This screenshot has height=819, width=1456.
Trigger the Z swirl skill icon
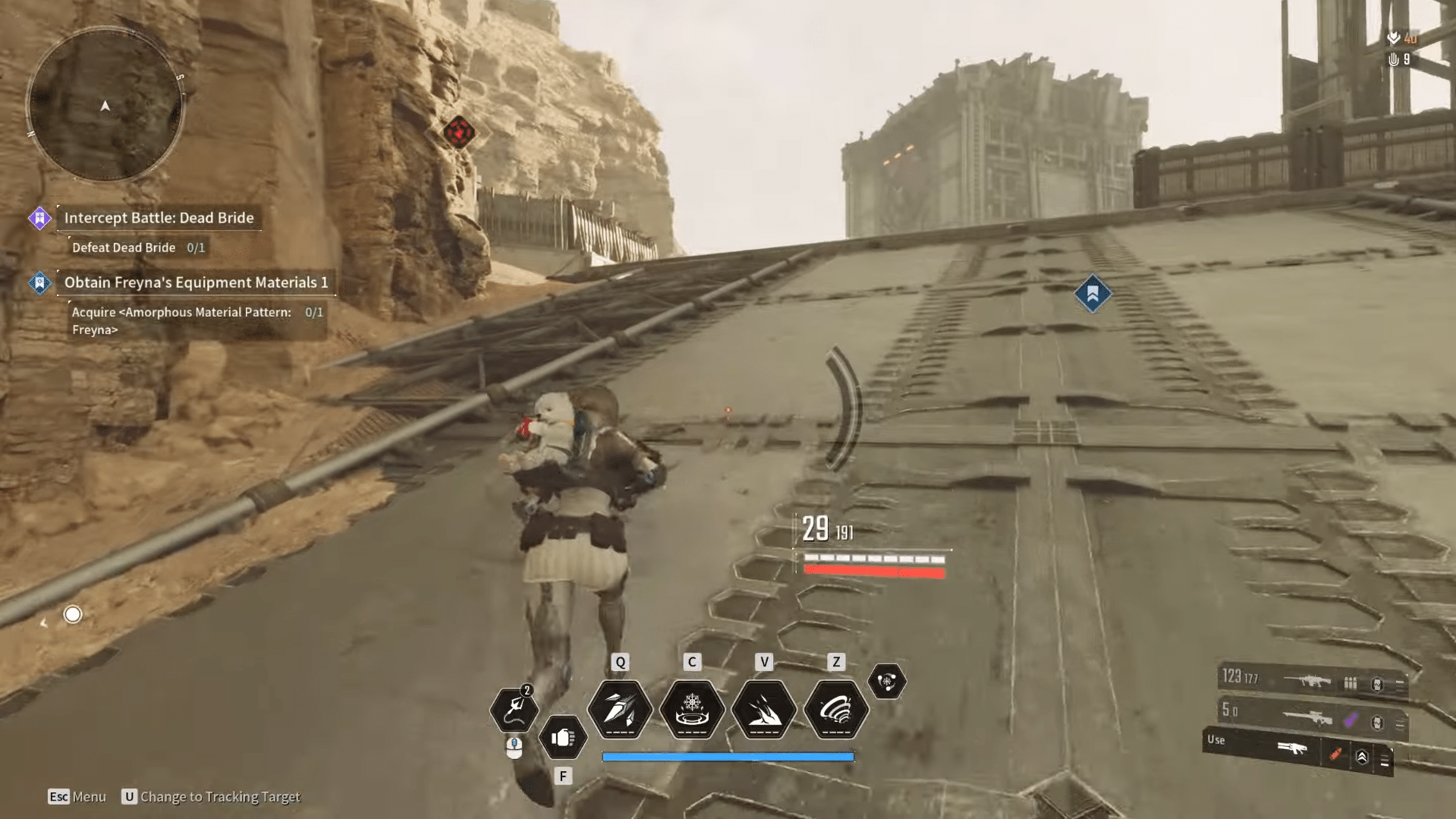(x=835, y=710)
